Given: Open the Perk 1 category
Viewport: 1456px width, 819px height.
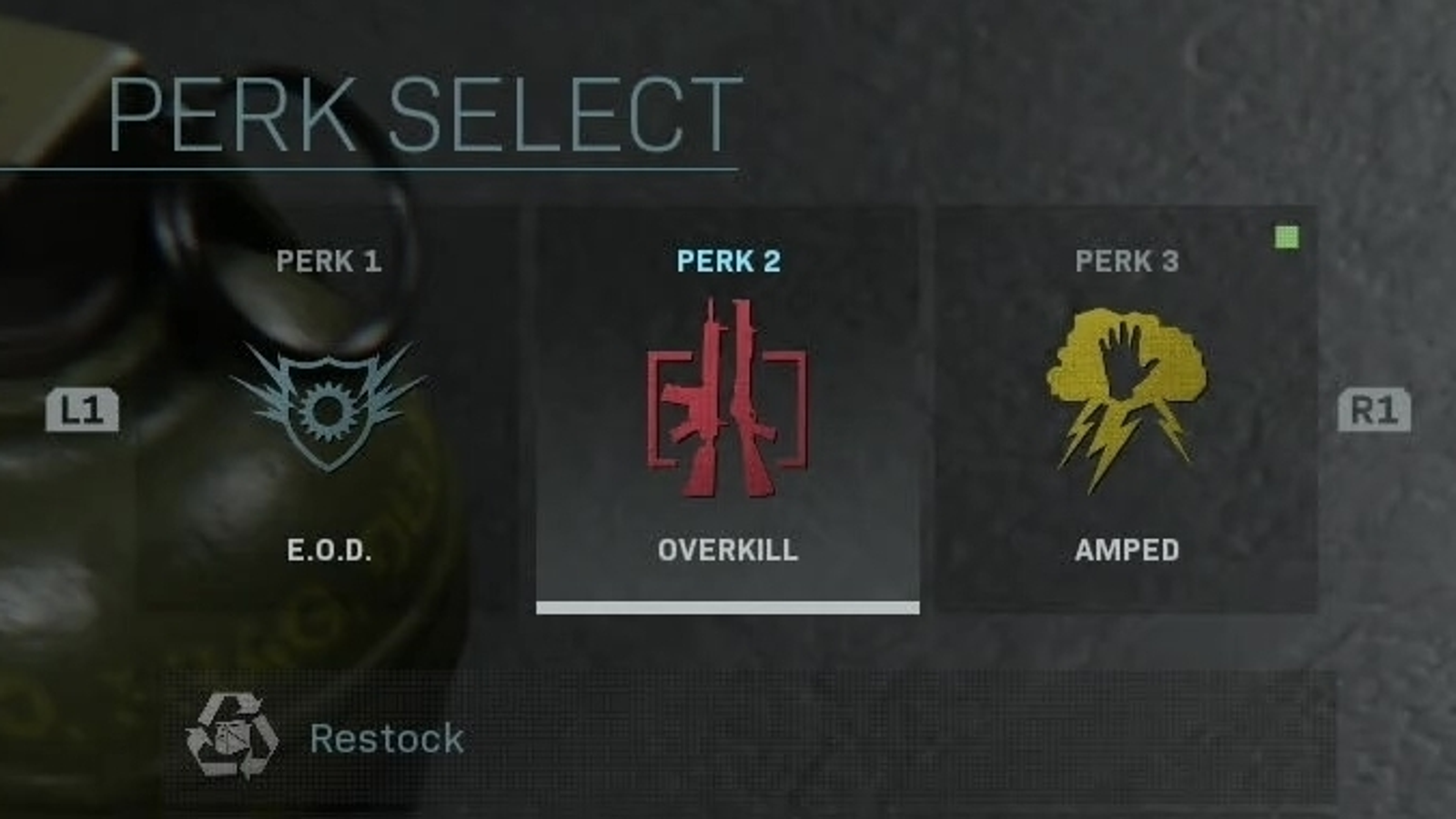Looking at the screenshot, I should [332, 263].
